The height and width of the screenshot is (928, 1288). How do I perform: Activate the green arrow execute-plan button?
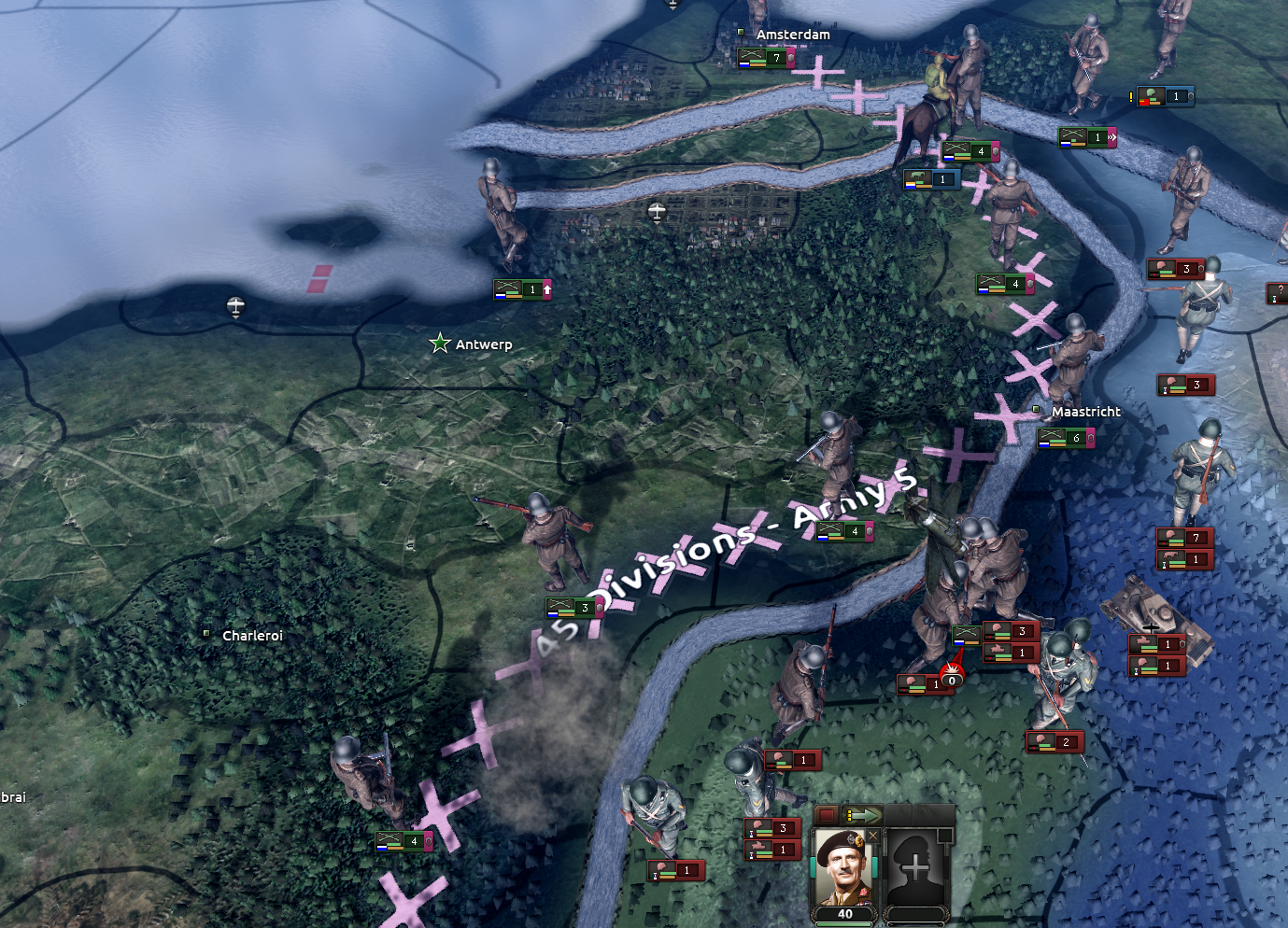pyautogui.click(x=862, y=815)
